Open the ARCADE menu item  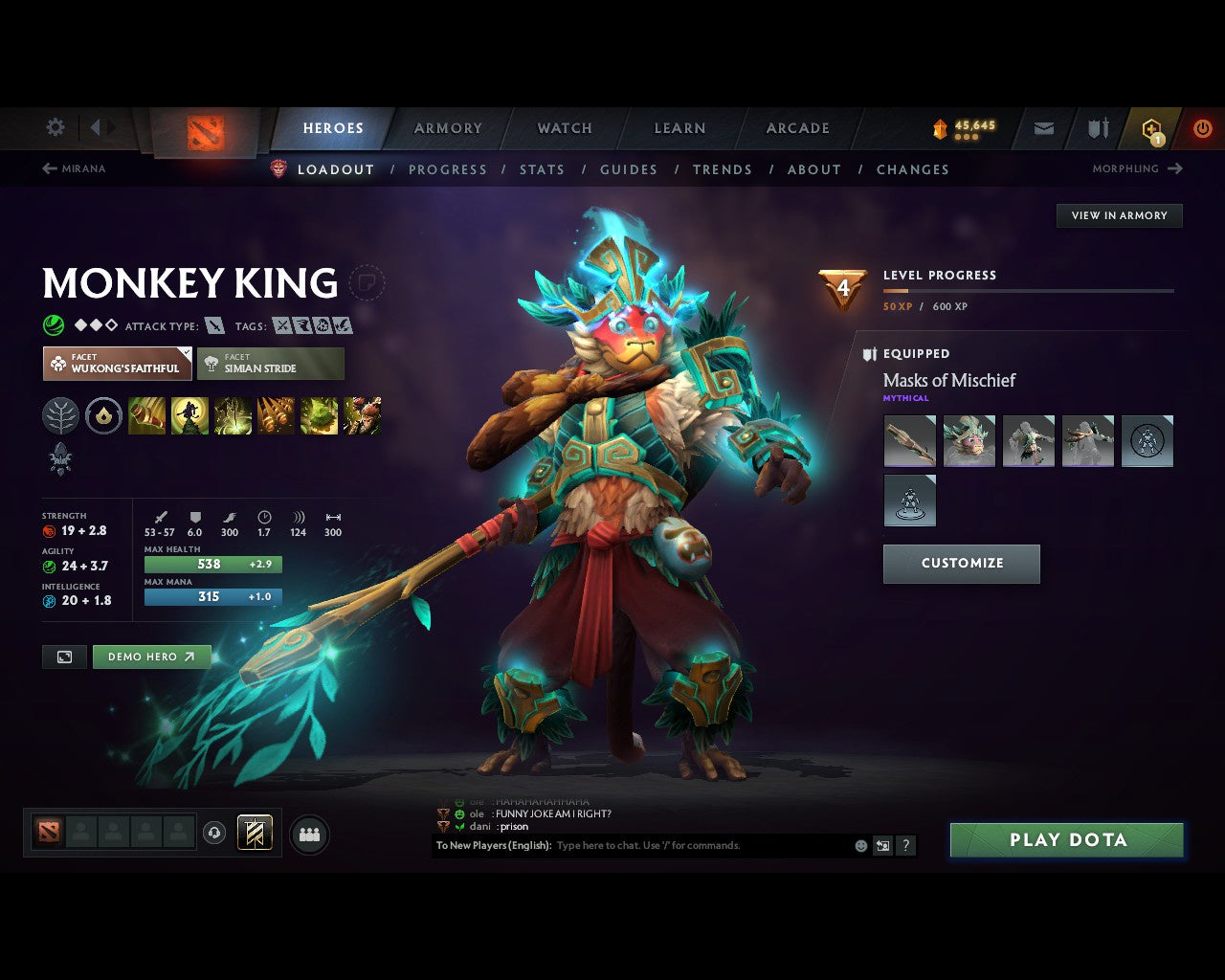pos(795,127)
